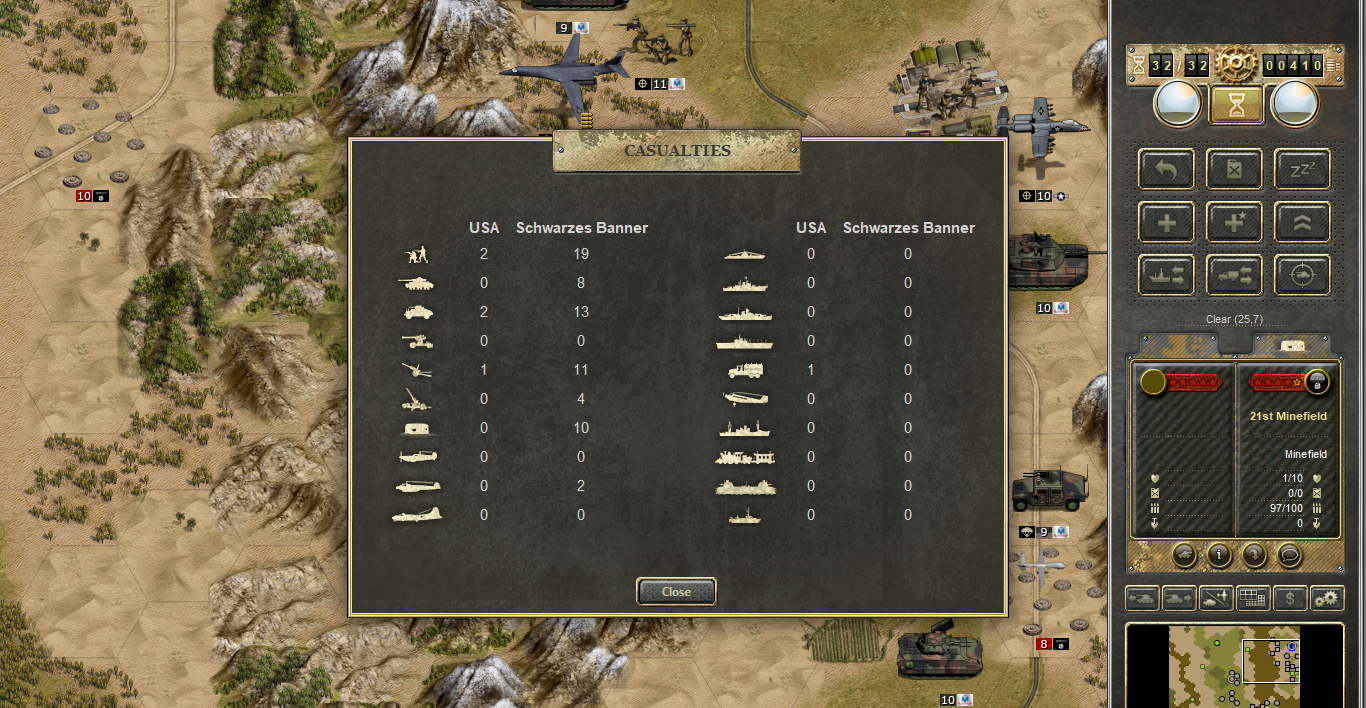Open the unit info with the 'i' button
This screenshot has width=1366, height=708.
click(1218, 555)
